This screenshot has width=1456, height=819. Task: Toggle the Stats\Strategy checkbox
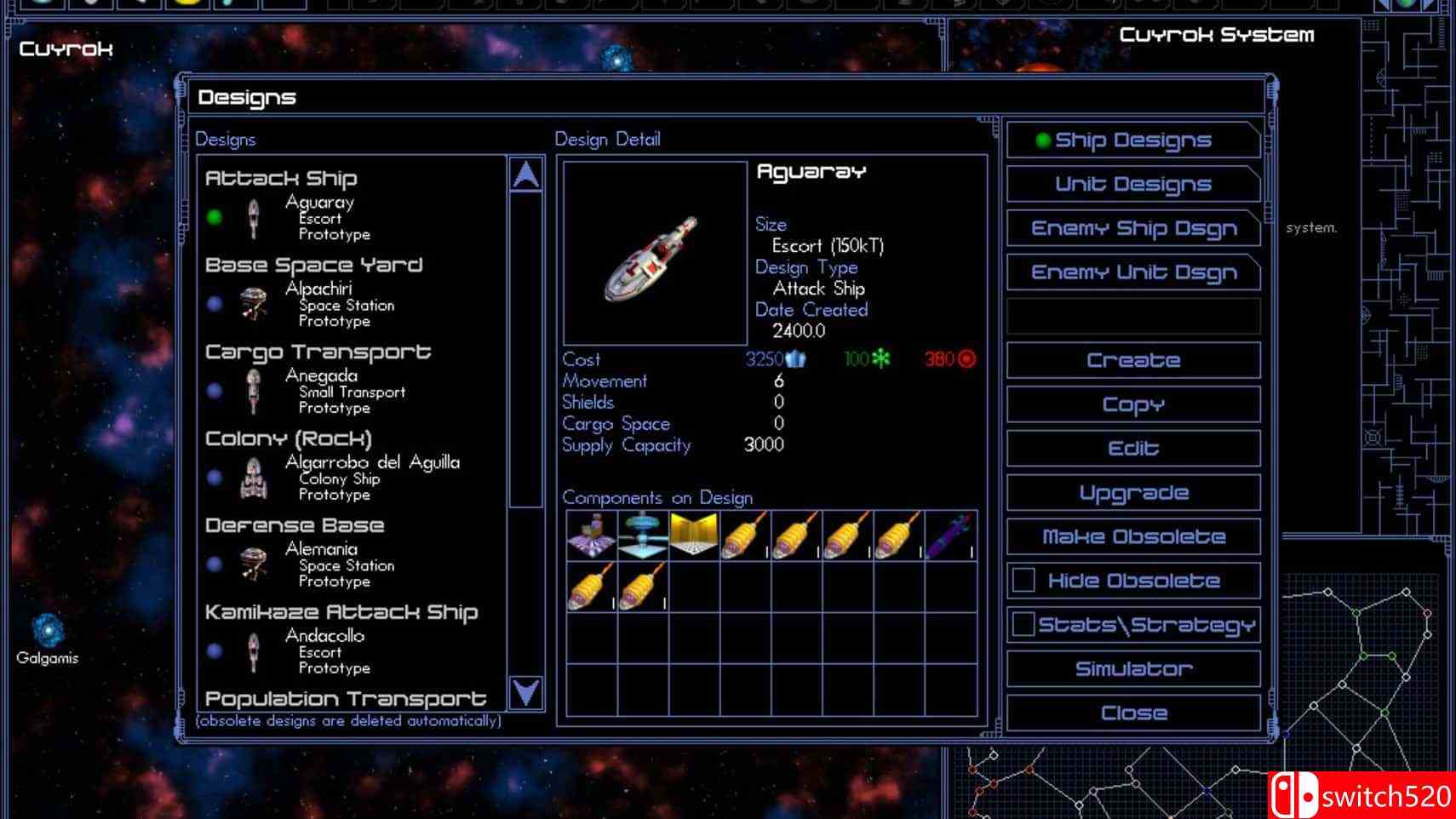pyautogui.click(x=1023, y=625)
